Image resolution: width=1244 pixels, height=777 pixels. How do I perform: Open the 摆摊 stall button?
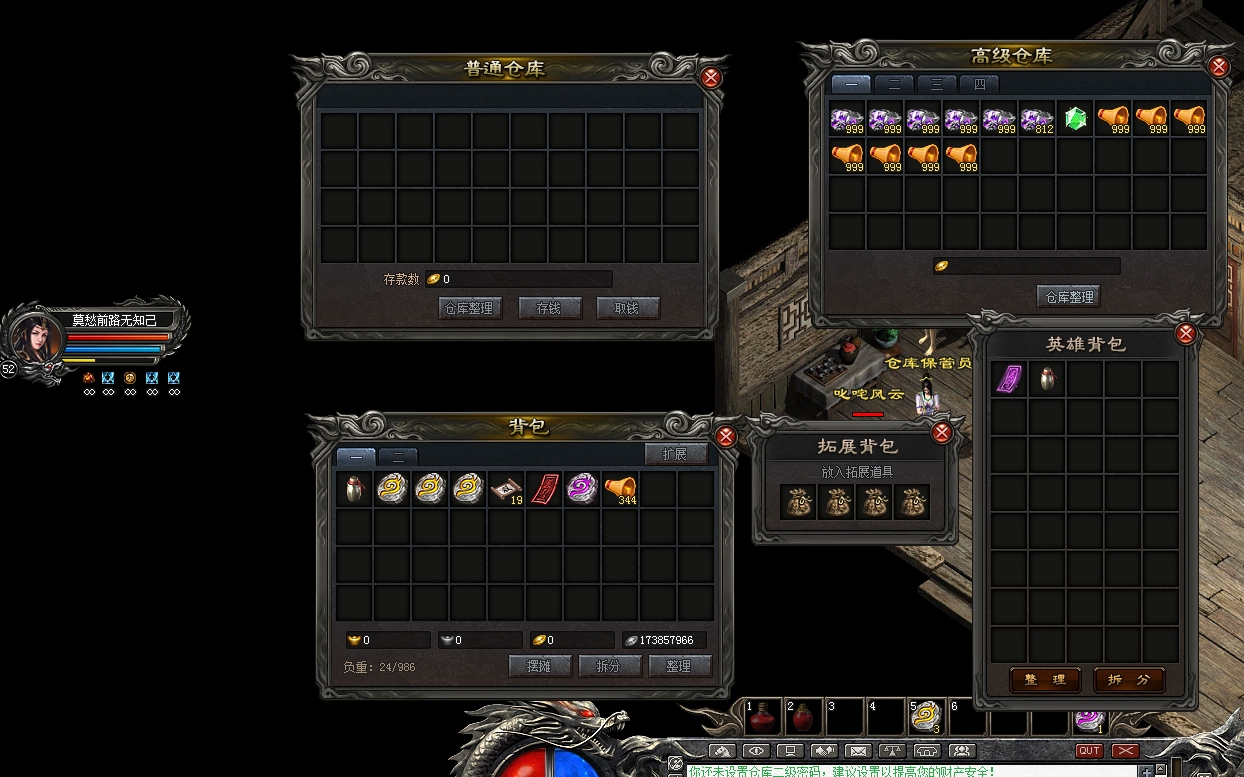540,666
